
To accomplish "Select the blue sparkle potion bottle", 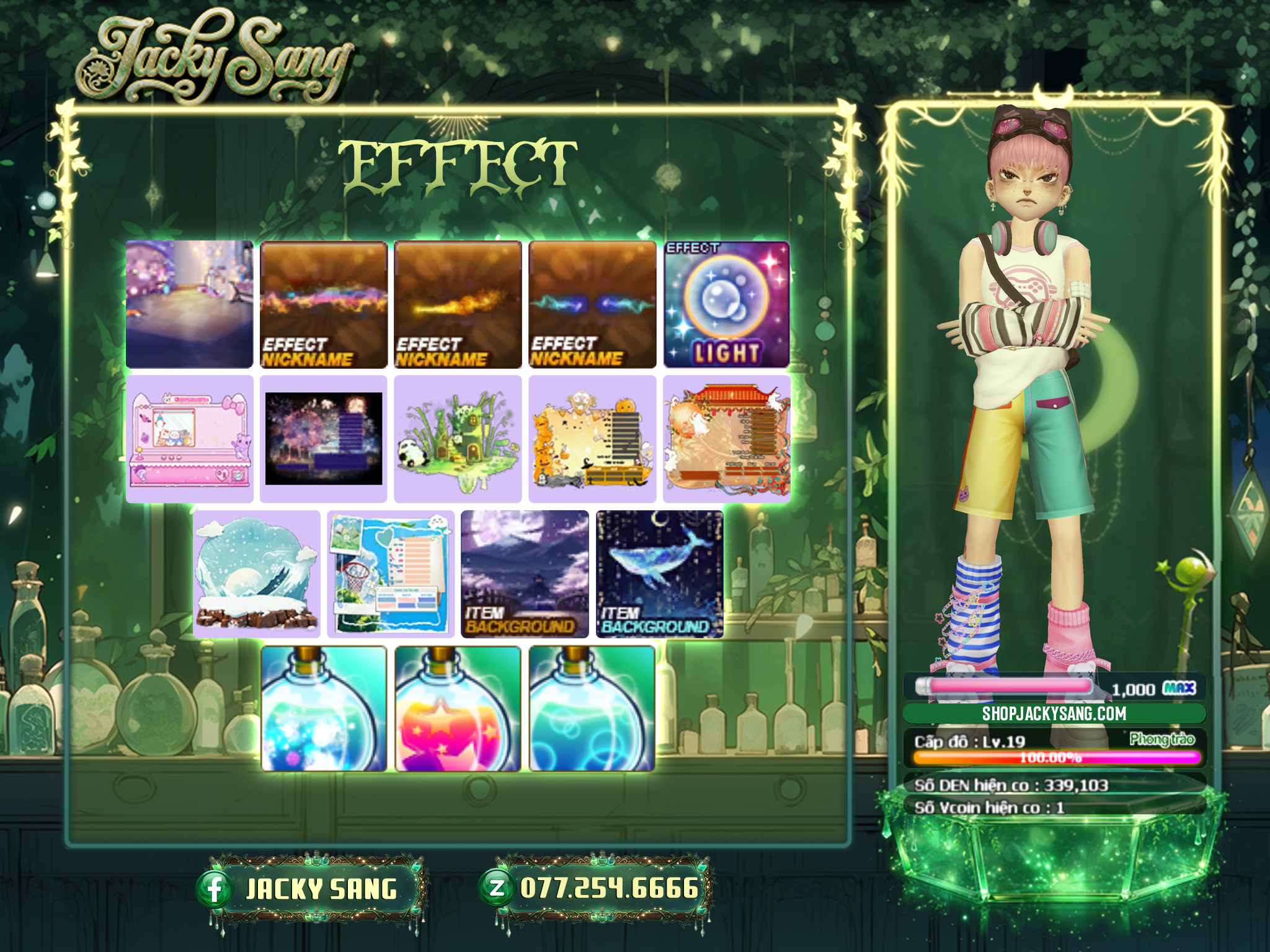I will 324,708.
